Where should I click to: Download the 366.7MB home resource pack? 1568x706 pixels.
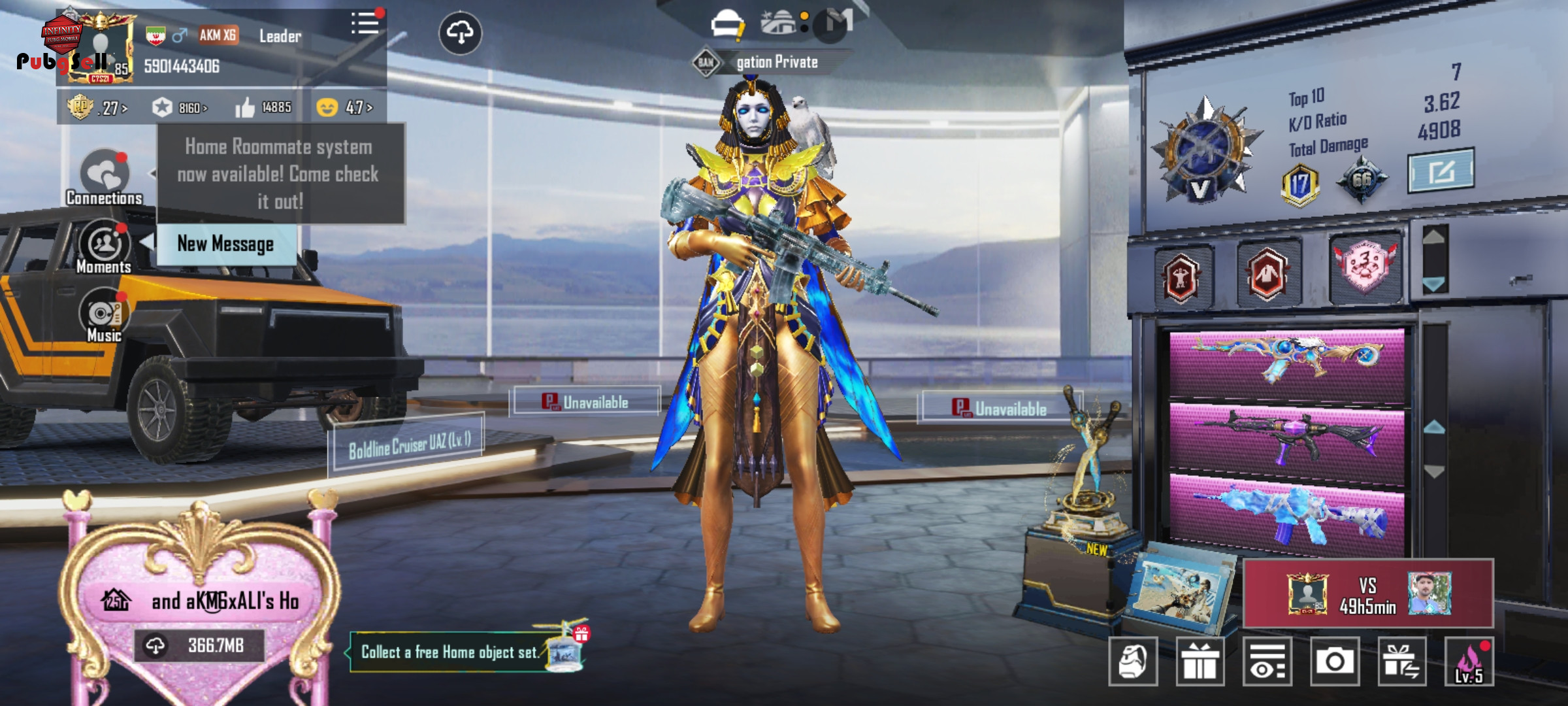tap(199, 646)
